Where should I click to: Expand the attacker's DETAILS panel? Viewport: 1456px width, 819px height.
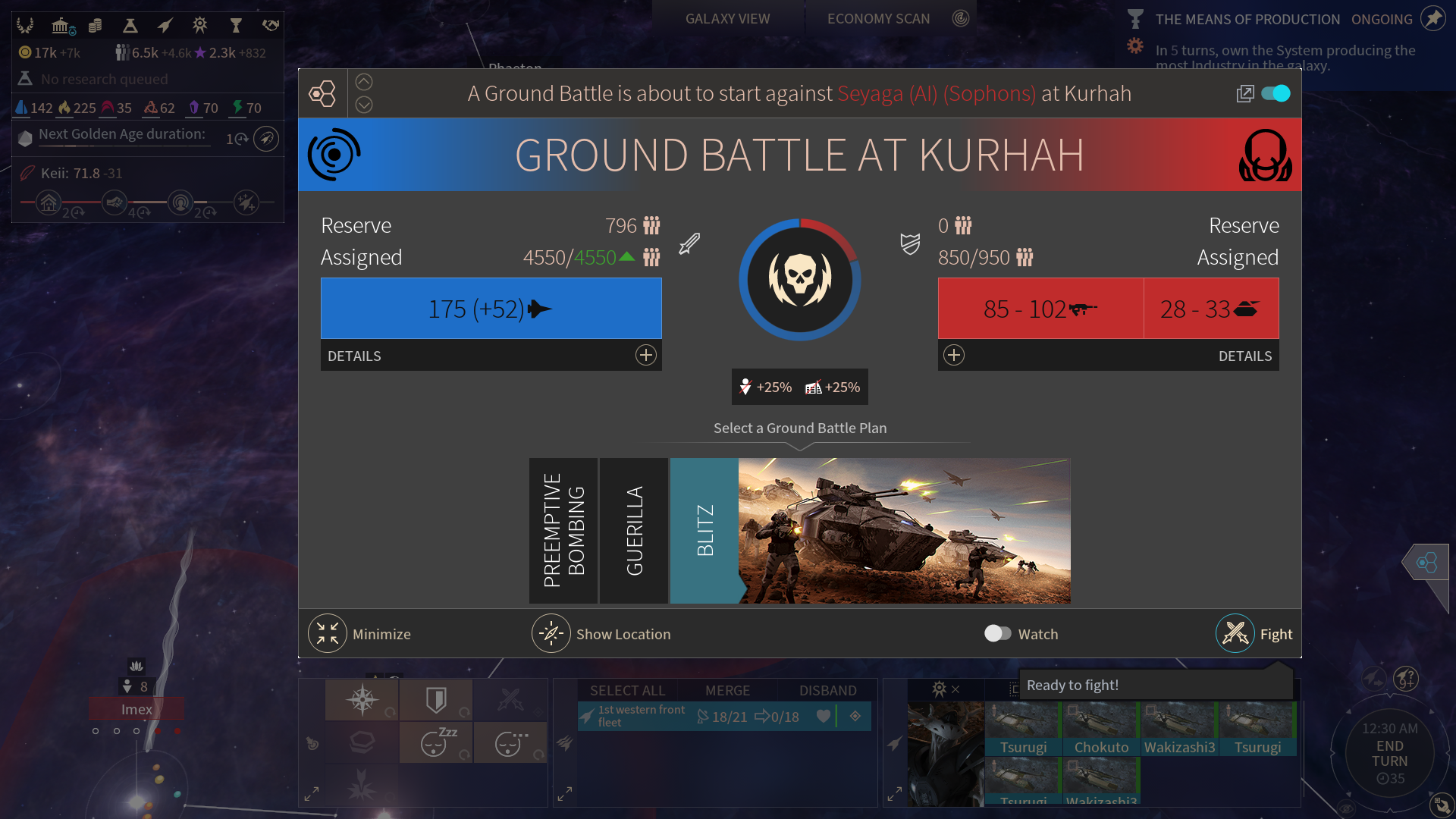coord(645,355)
